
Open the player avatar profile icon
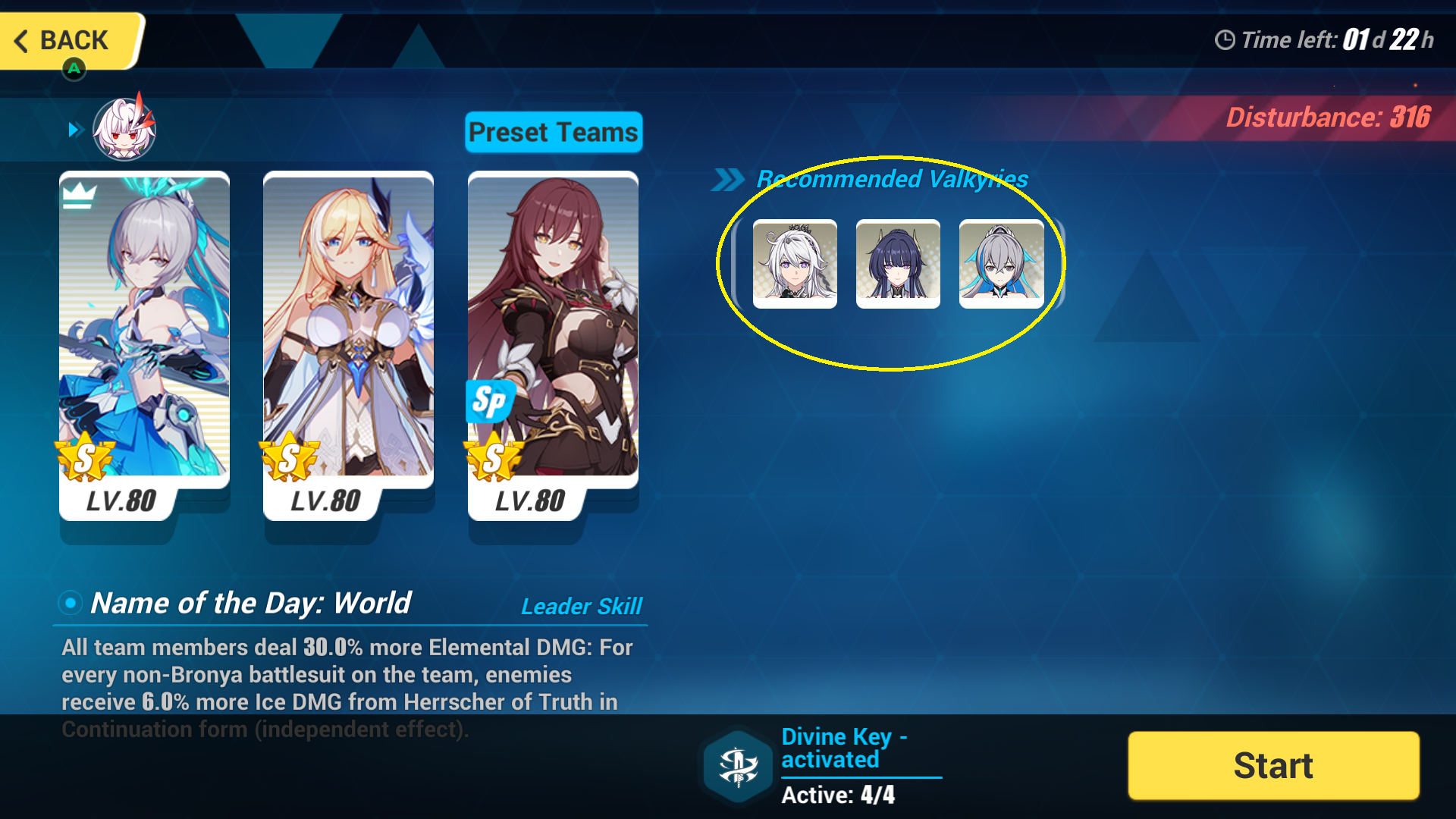[123, 129]
